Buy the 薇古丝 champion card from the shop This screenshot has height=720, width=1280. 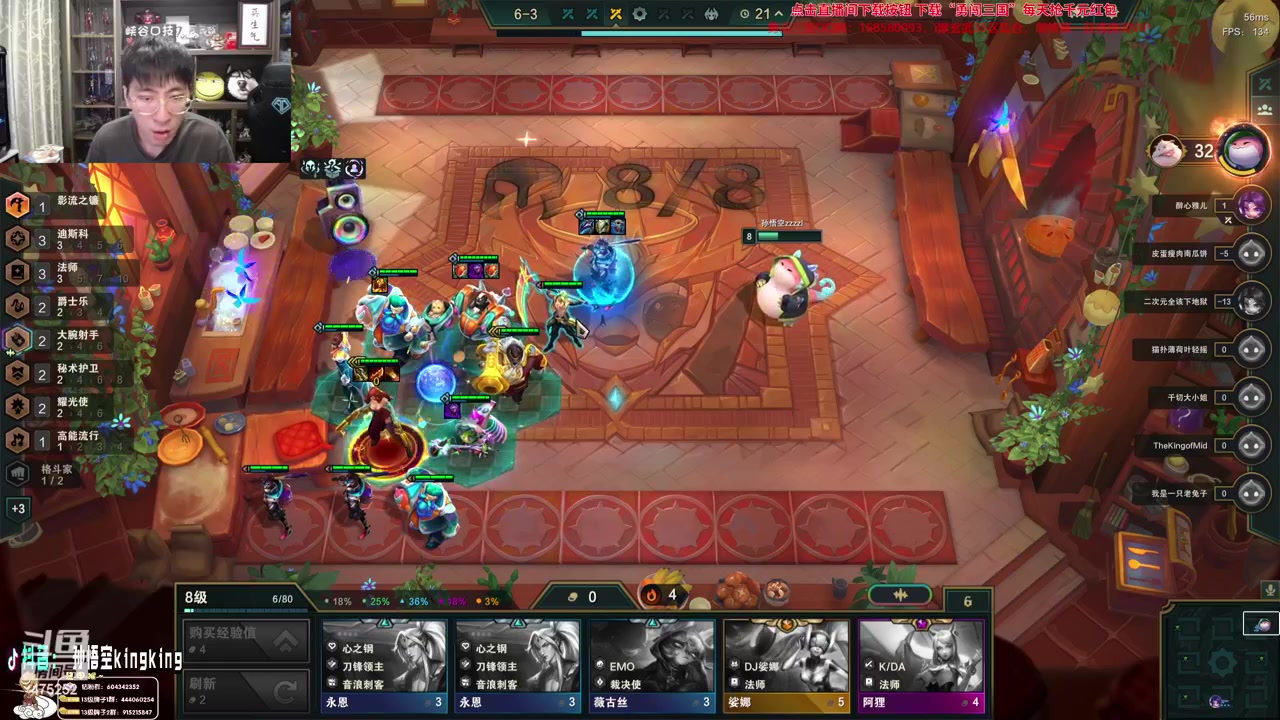[x=652, y=665]
